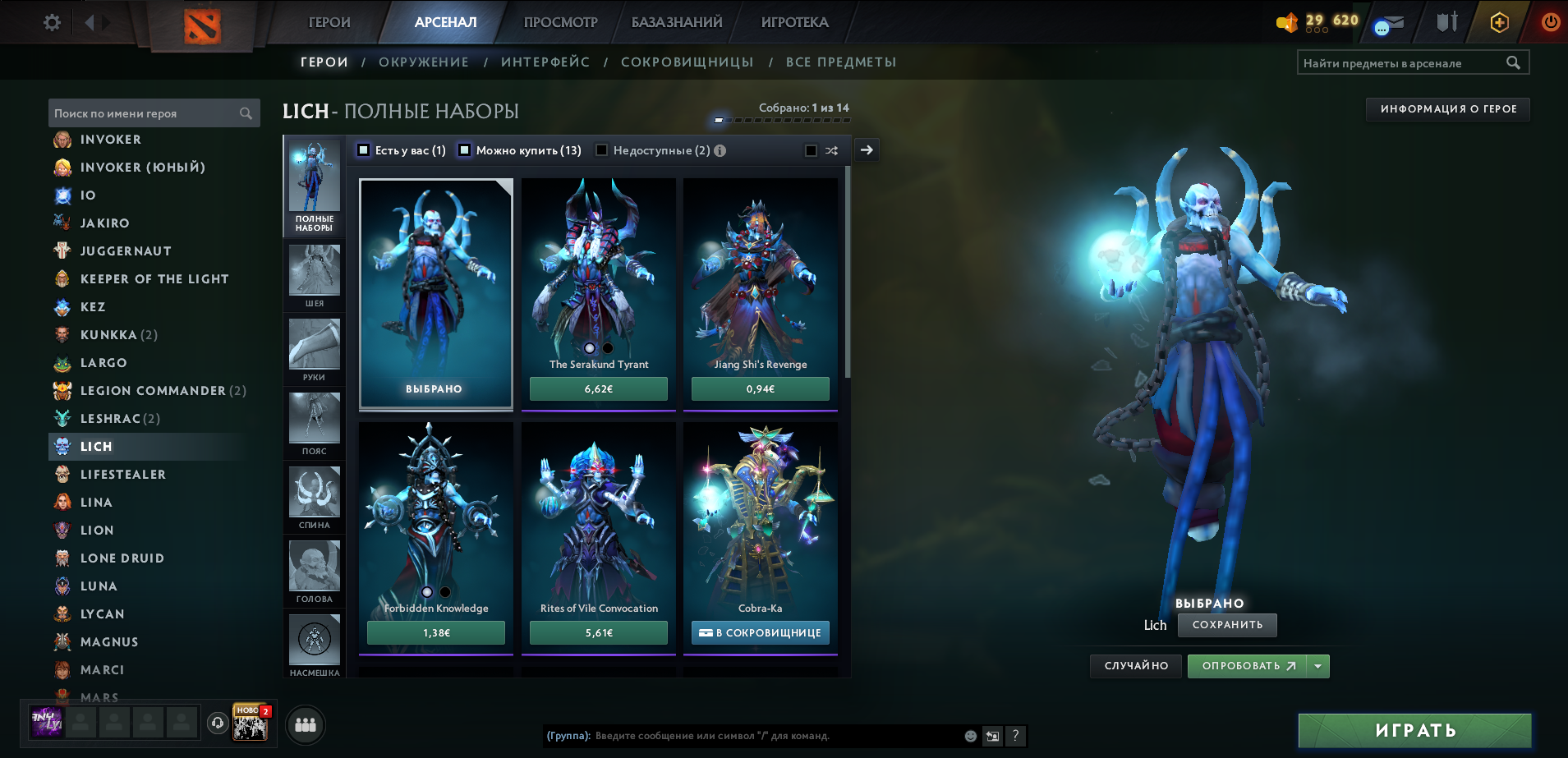Select Lich in the hero sidebar
The image size is (1568, 758).
click(x=97, y=446)
